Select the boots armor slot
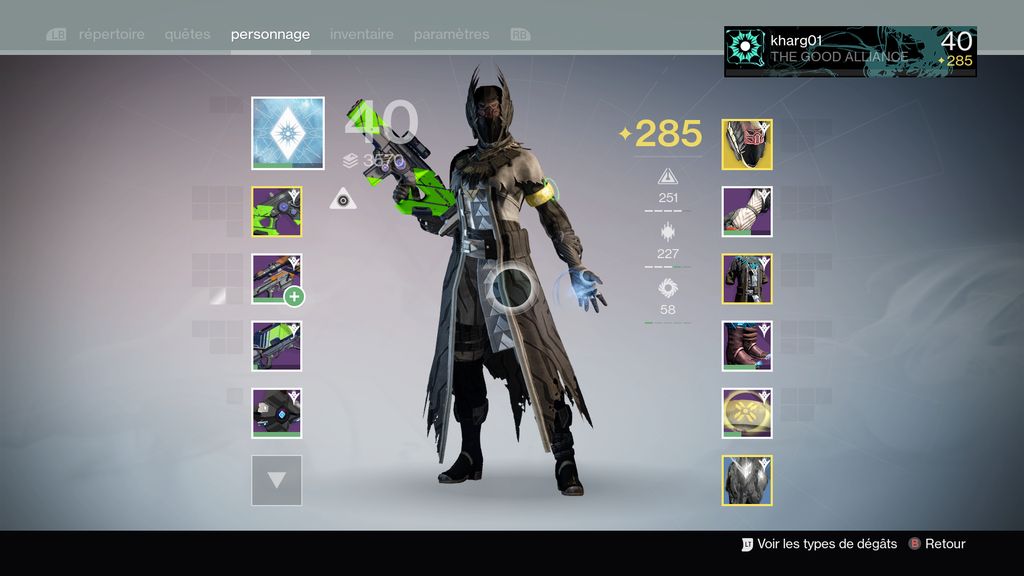The height and width of the screenshot is (576, 1024). pyautogui.click(x=747, y=346)
